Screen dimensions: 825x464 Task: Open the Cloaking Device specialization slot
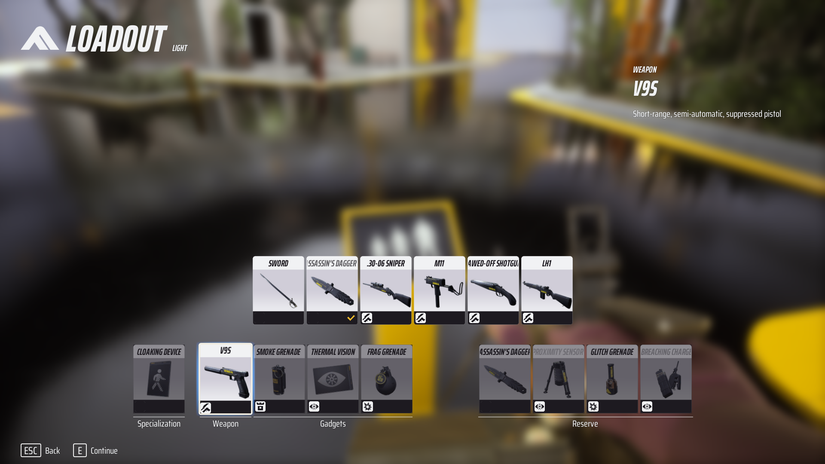(x=159, y=380)
